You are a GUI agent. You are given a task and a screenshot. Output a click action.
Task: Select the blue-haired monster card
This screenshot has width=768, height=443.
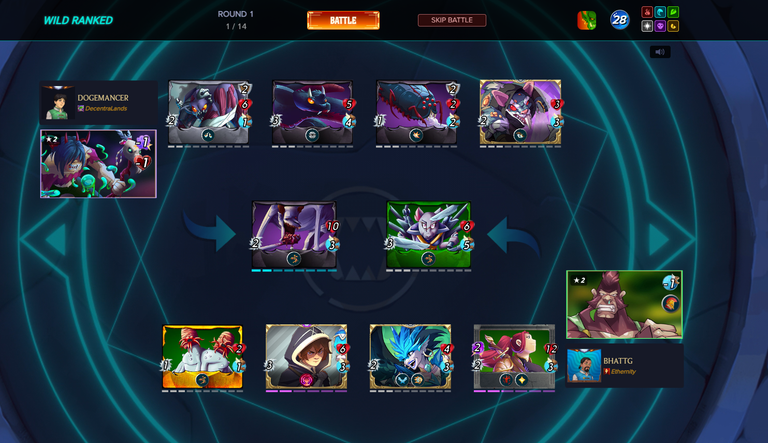[410, 357]
